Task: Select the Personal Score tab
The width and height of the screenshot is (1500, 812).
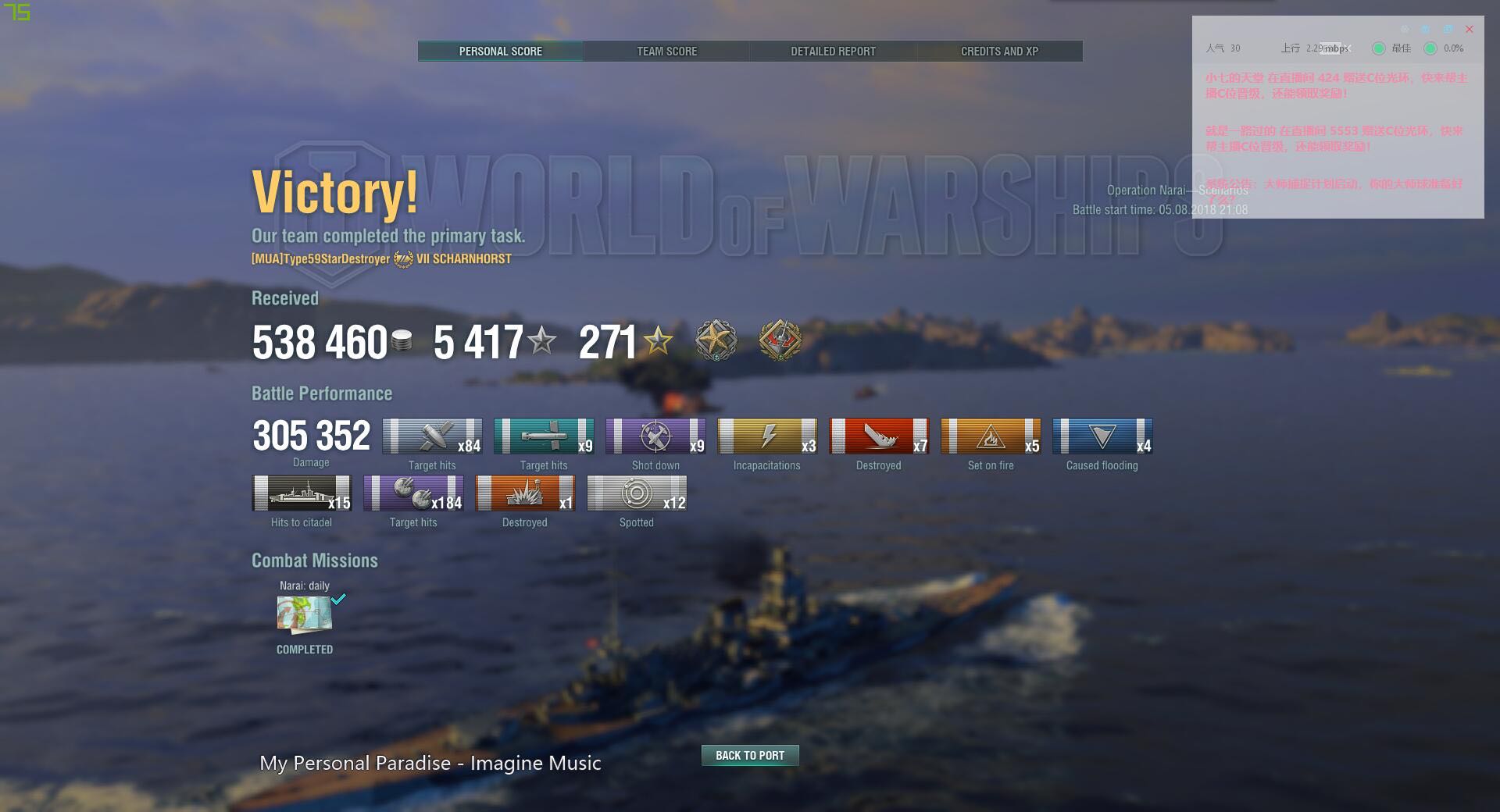Action: tap(500, 52)
